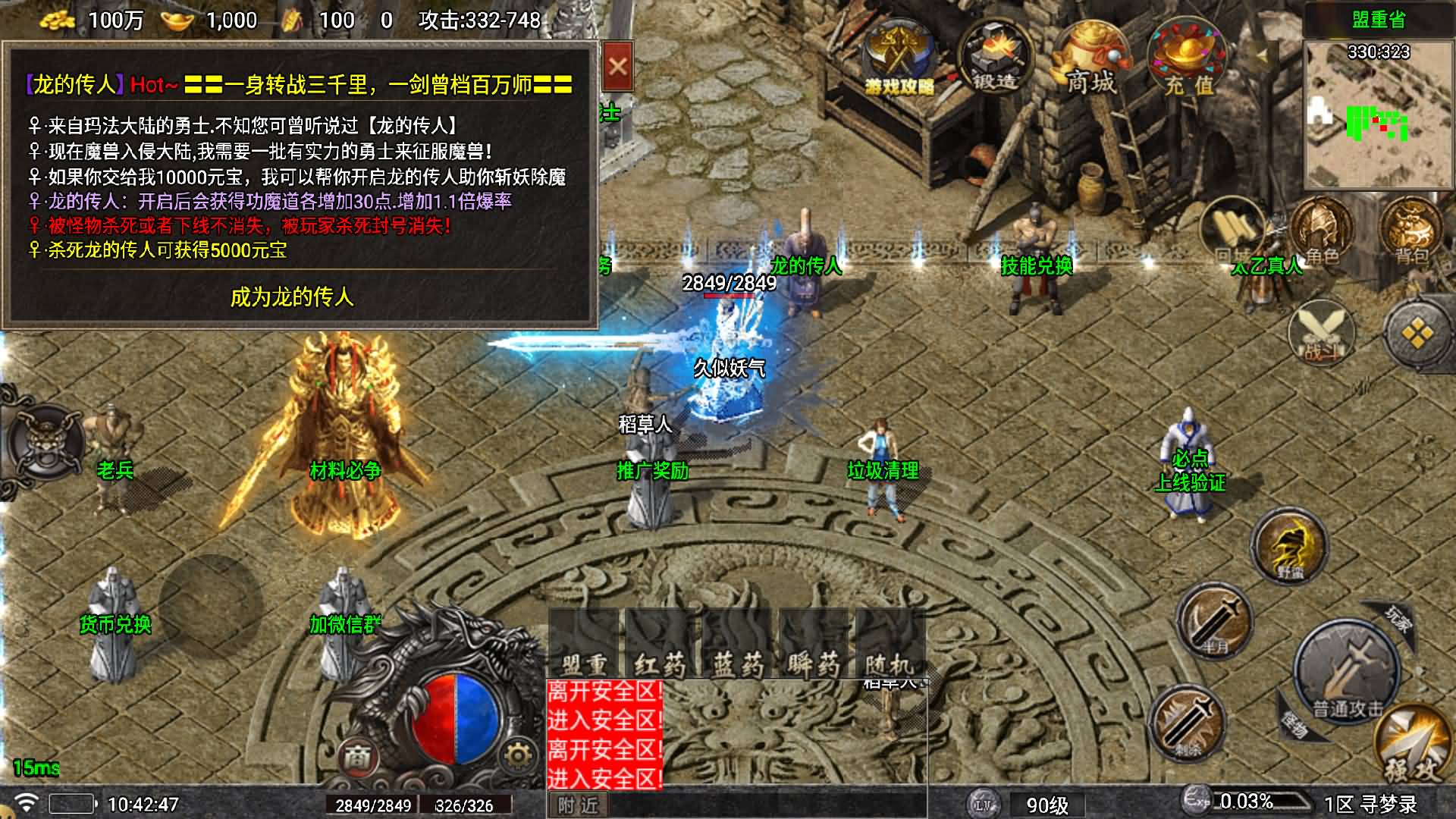The width and height of the screenshot is (1456, 819).
Task: Switch to the 附近 nearby chat channel
Action: (578, 805)
